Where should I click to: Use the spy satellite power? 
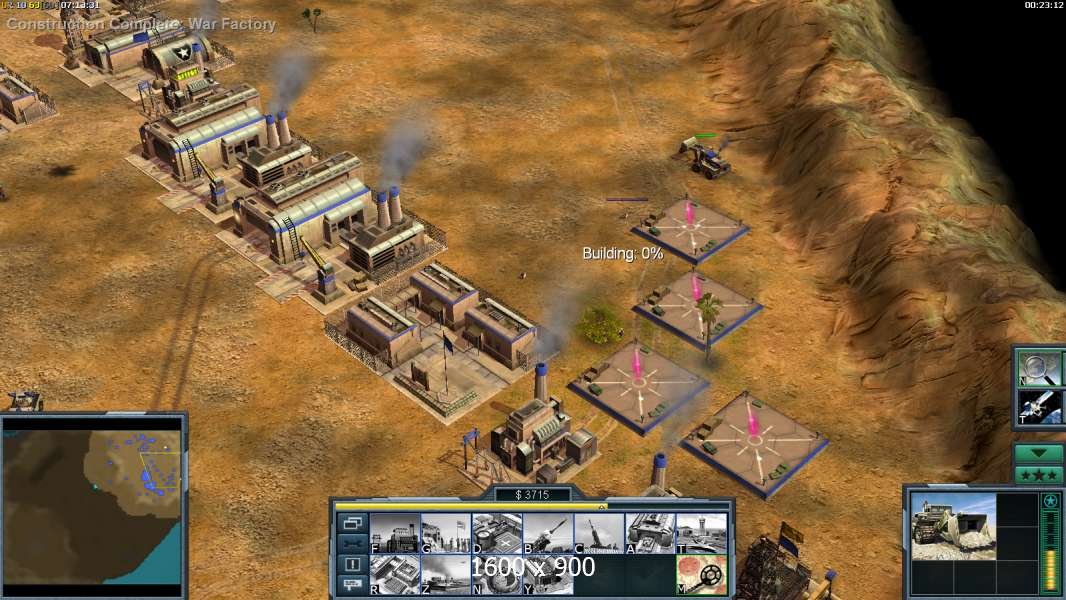pyautogui.click(x=1039, y=407)
